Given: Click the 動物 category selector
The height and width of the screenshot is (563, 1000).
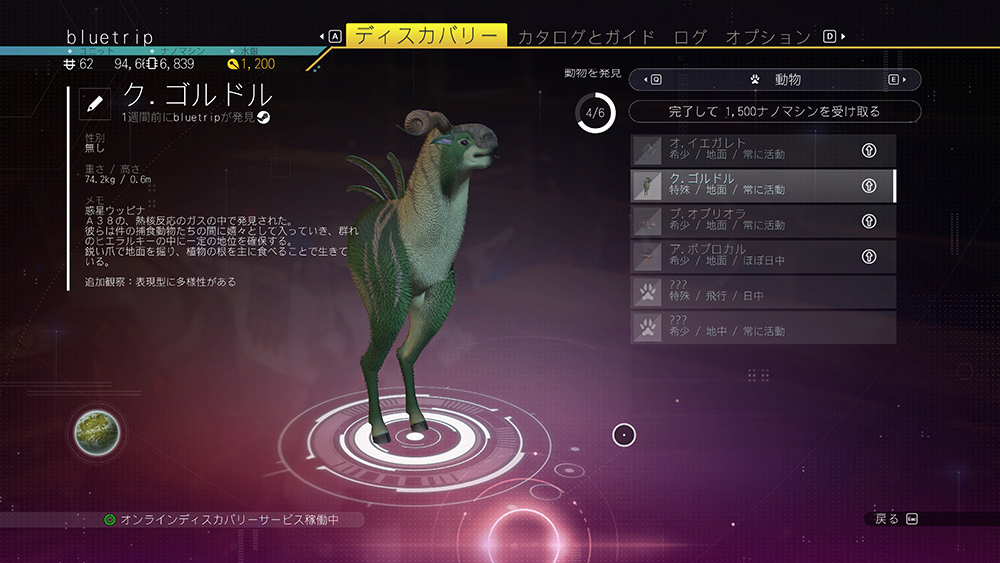Looking at the screenshot, I should tap(775, 79).
